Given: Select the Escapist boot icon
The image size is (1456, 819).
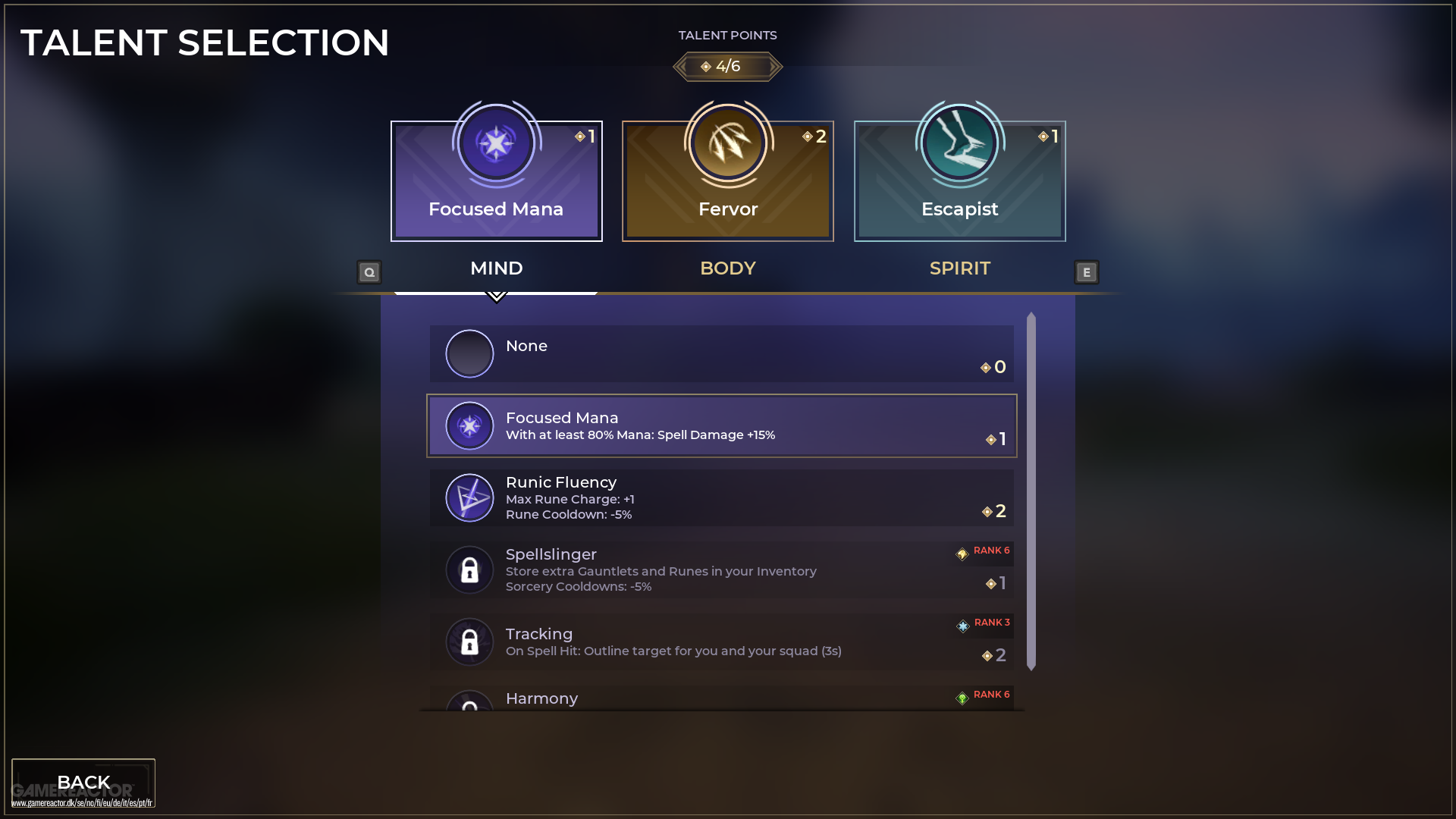Looking at the screenshot, I should tap(959, 143).
